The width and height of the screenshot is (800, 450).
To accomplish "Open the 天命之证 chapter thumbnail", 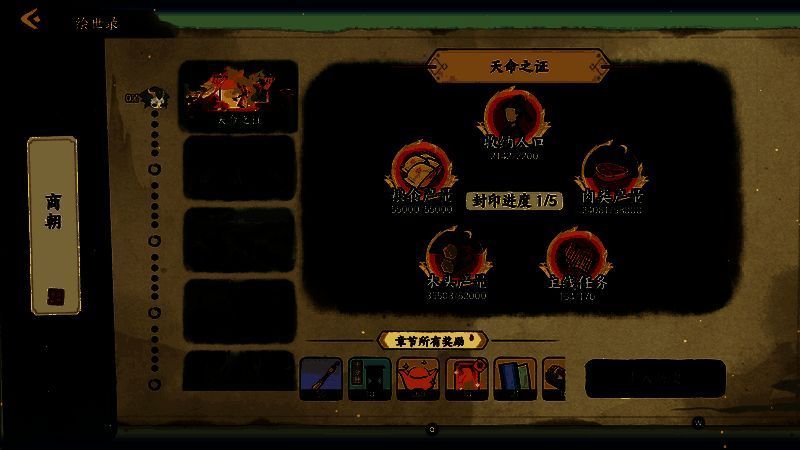I will tap(238, 96).
